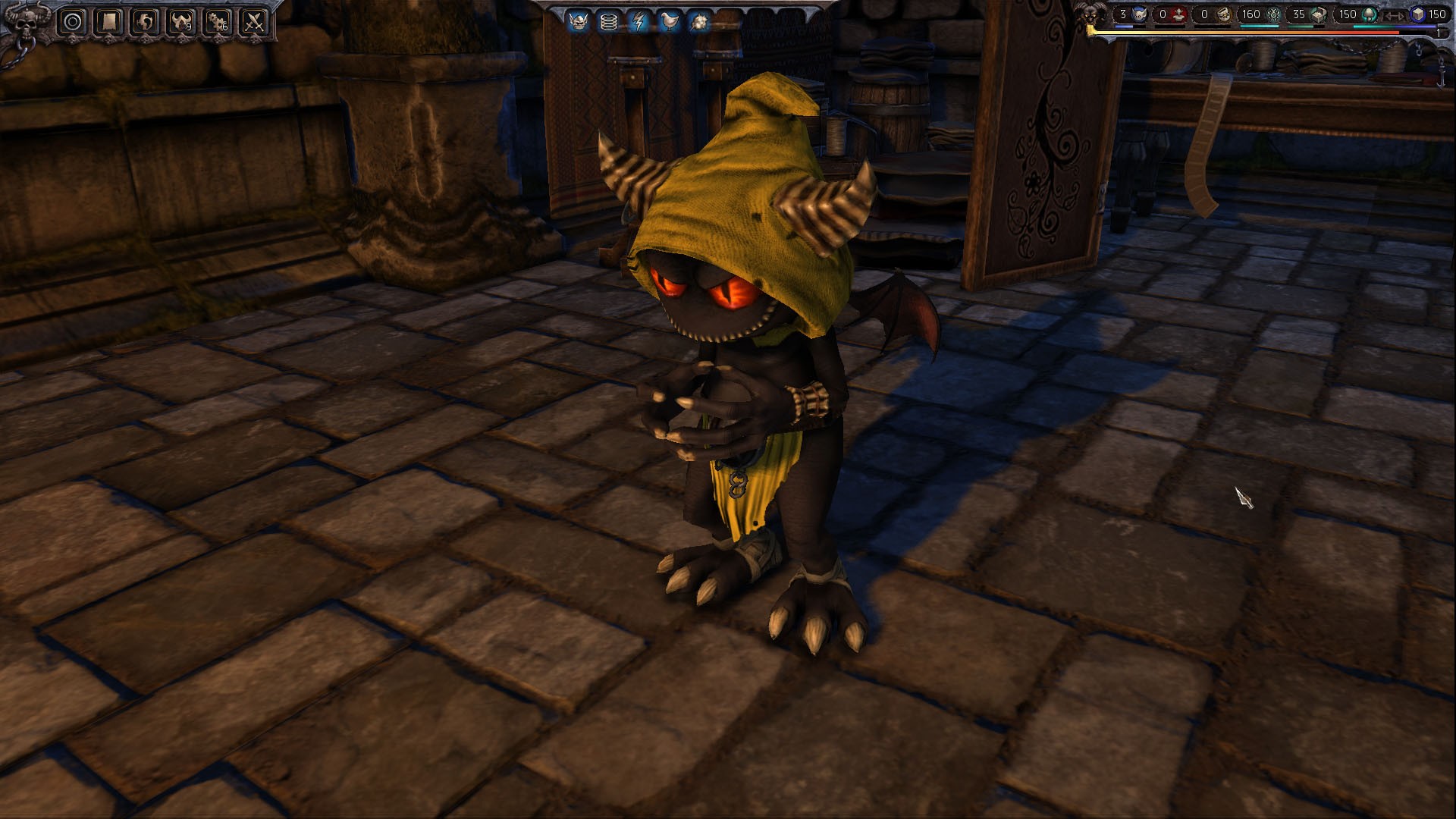Image resolution: width=1456 pixels, height=819 pixels.
Task: Select the target circle icon on the toolbar
Action: click(71, 20)
